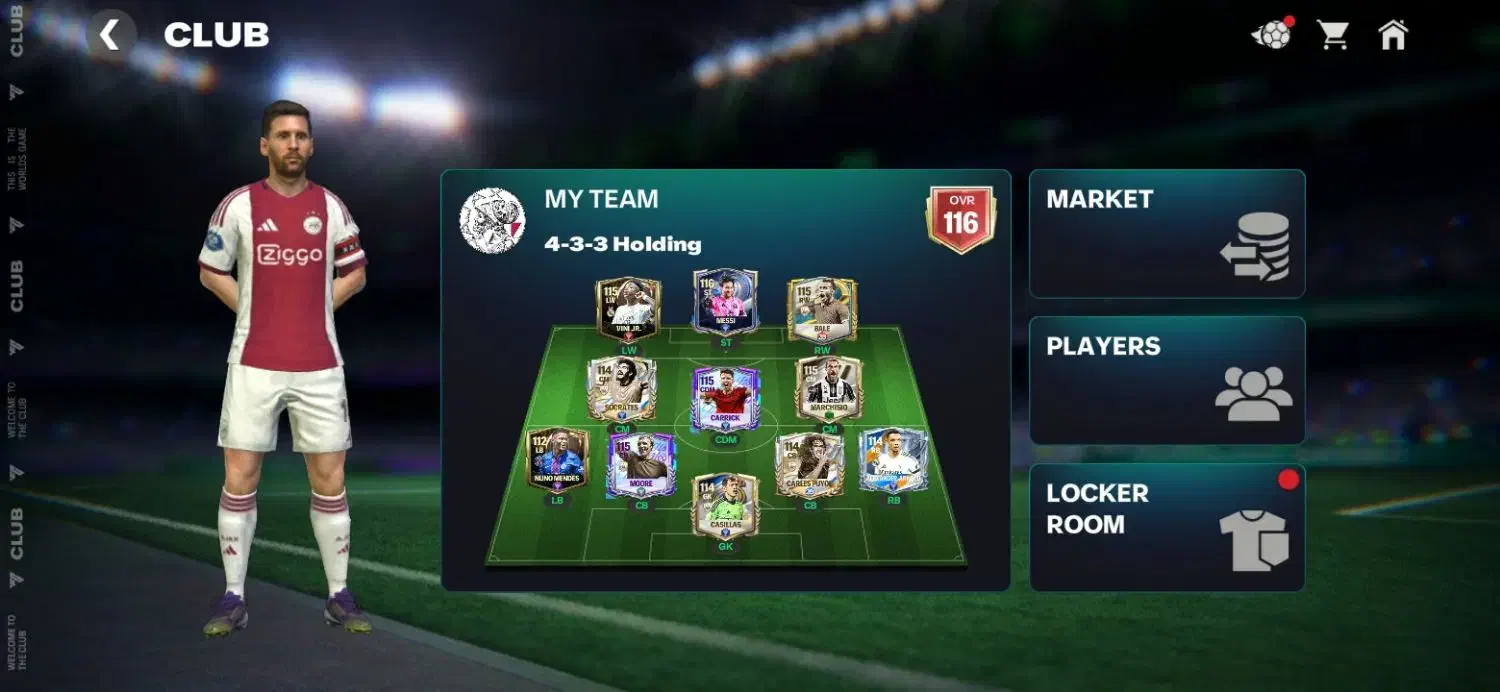Image resolution: width=1500 pixels, height=692 pixels.
Task: Choose the Casillas goalkeeper card
Action: tap(725, 506)
